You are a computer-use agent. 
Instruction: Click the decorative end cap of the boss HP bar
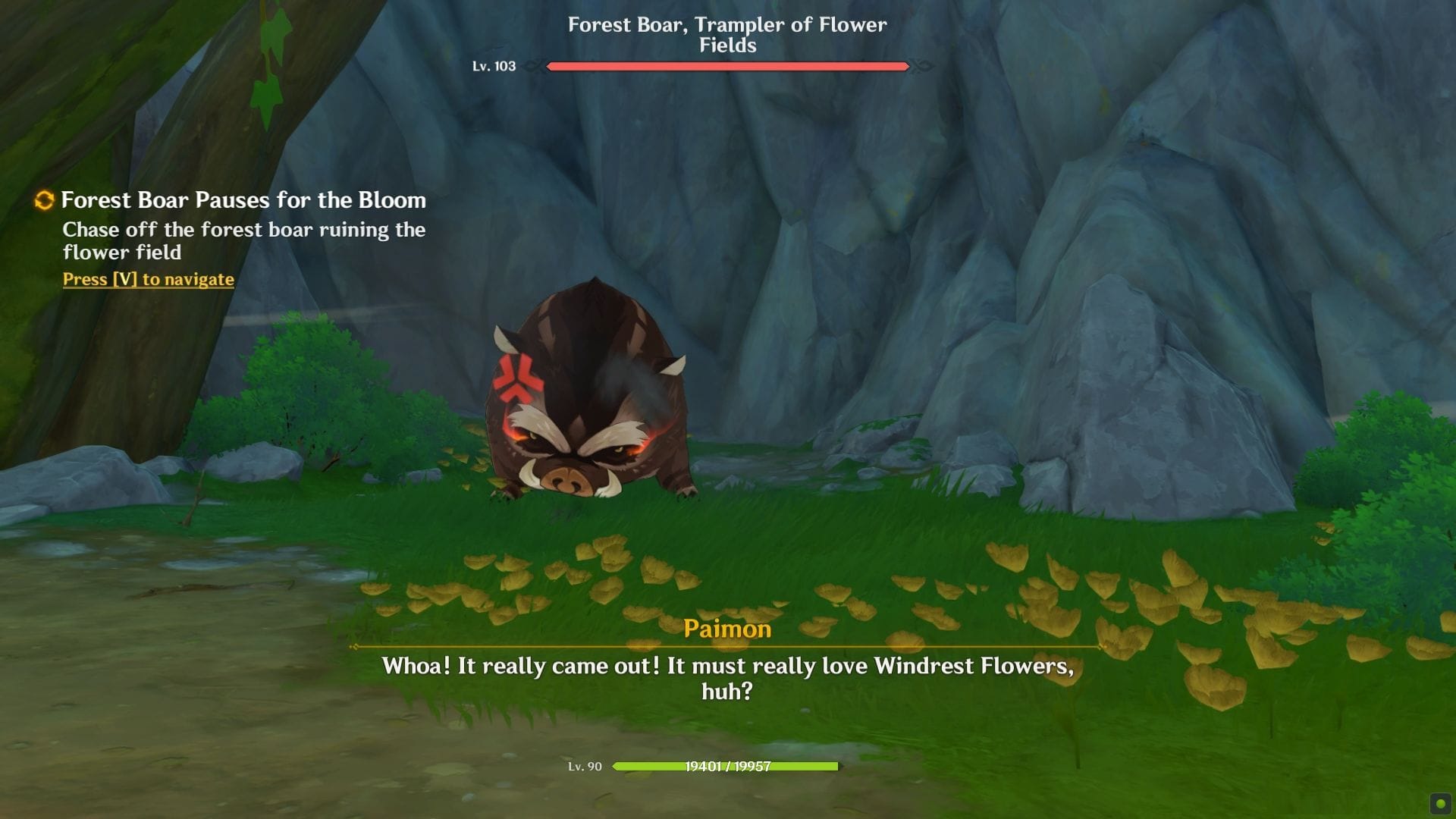920,67
